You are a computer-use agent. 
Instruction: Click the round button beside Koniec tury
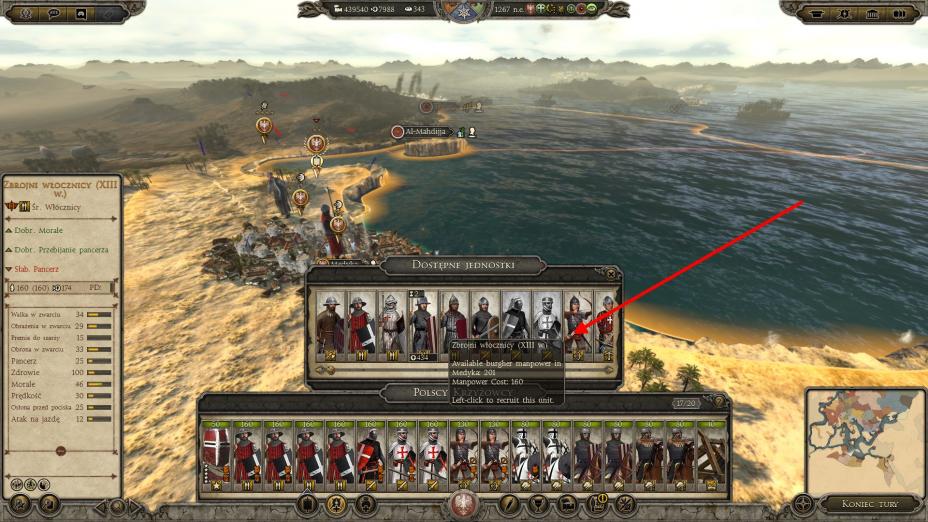click(802, 503)
